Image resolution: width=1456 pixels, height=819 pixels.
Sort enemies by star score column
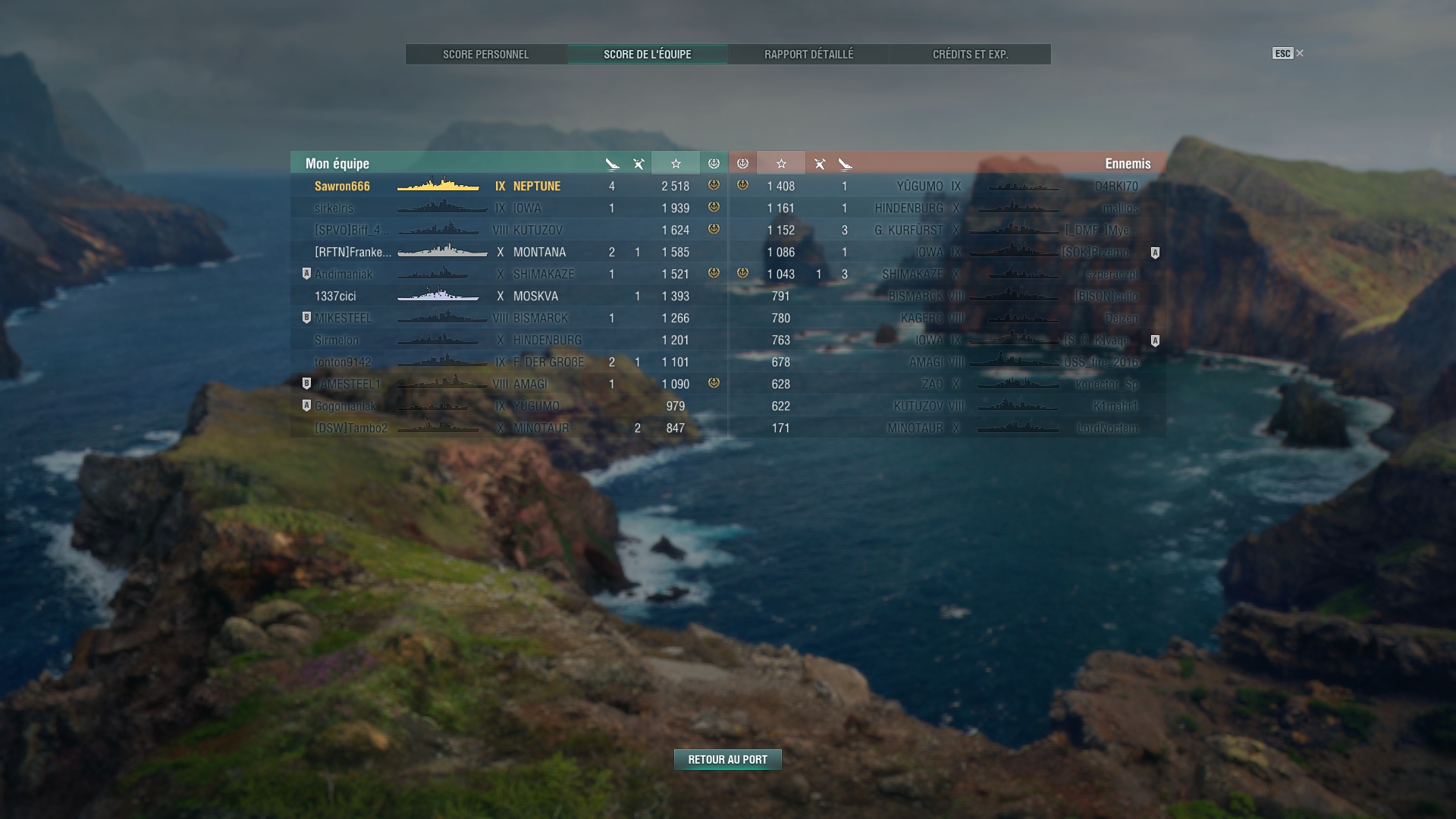pos(781,163)
